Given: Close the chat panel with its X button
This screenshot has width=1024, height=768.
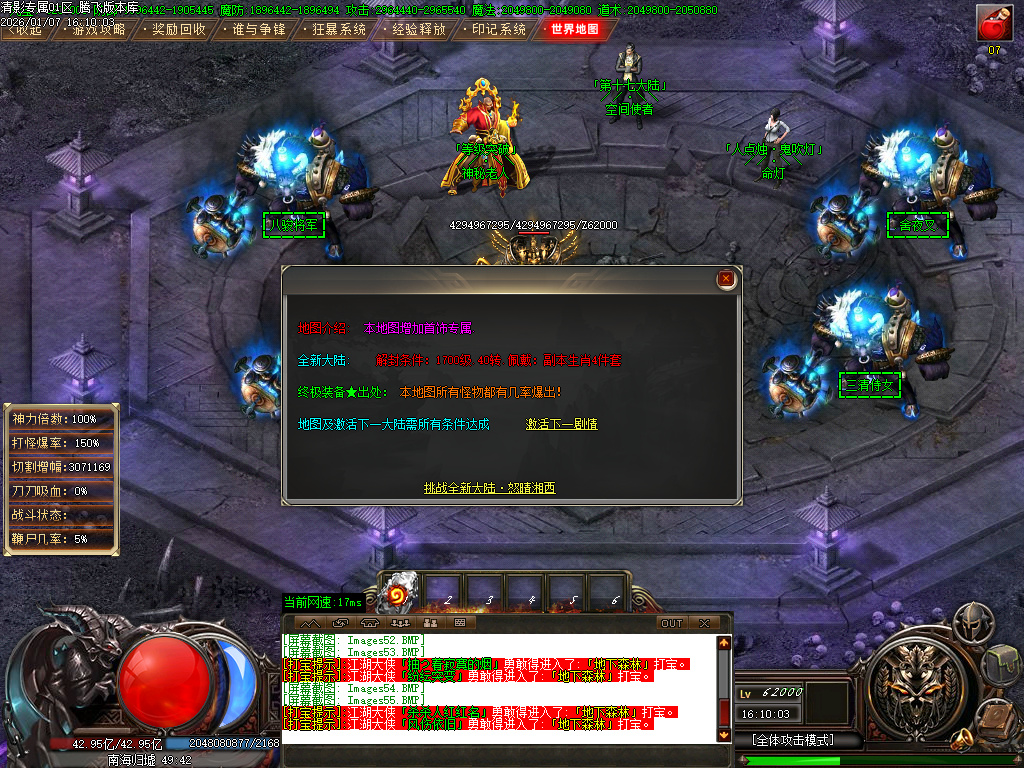Looking at the screenshot, I should click(x=705, y=623).
